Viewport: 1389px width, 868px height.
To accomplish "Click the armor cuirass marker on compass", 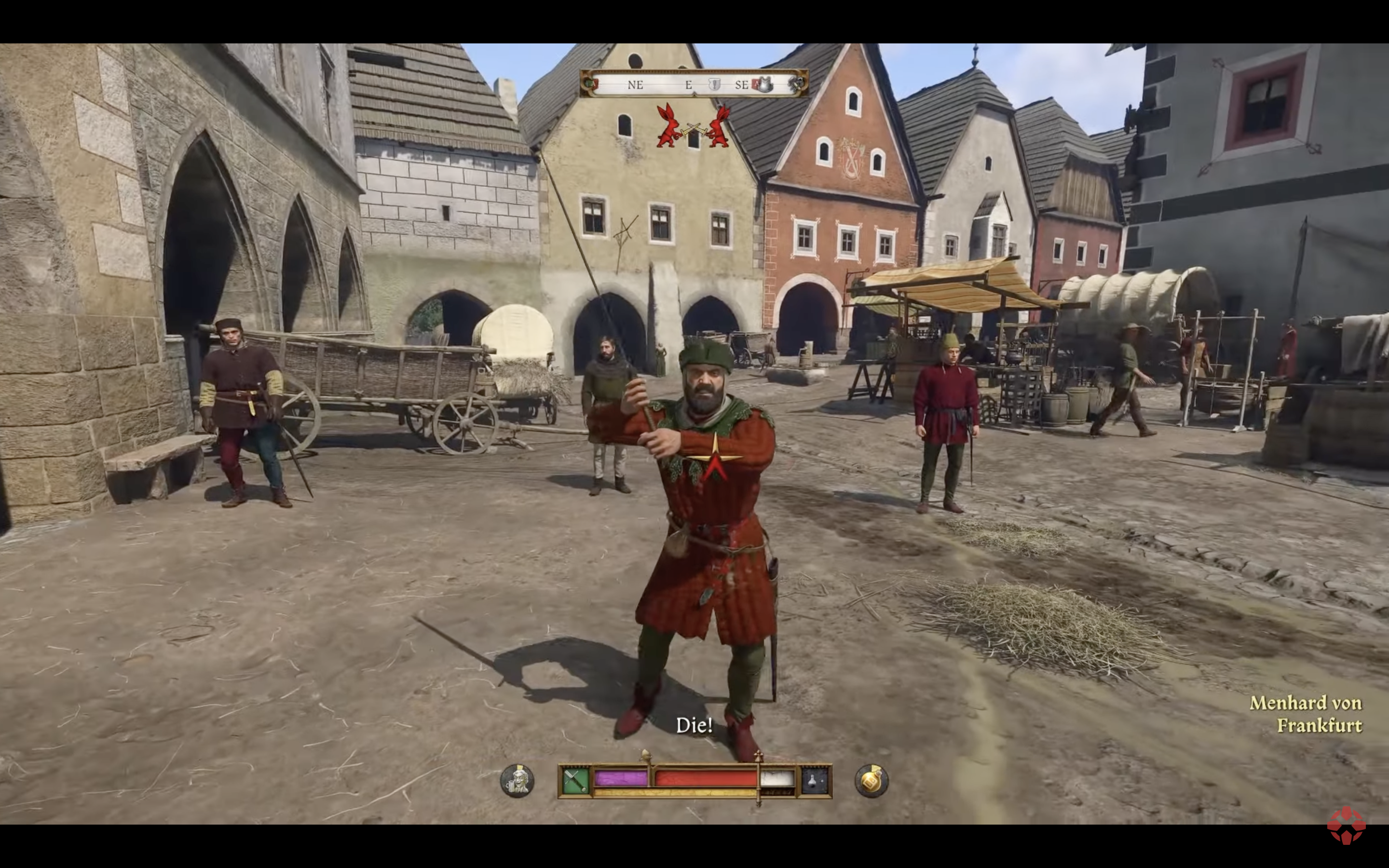I will pyautogui.click(x=764, y=84).
